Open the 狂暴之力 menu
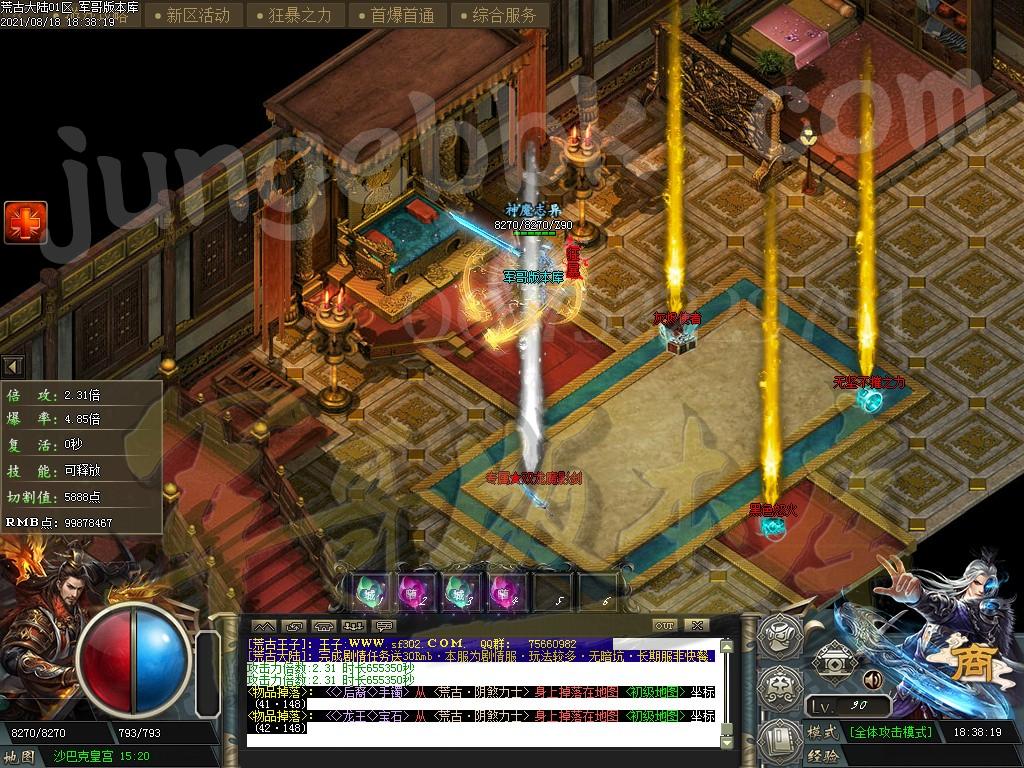The image size is (1024, 768). coord(300,15)
